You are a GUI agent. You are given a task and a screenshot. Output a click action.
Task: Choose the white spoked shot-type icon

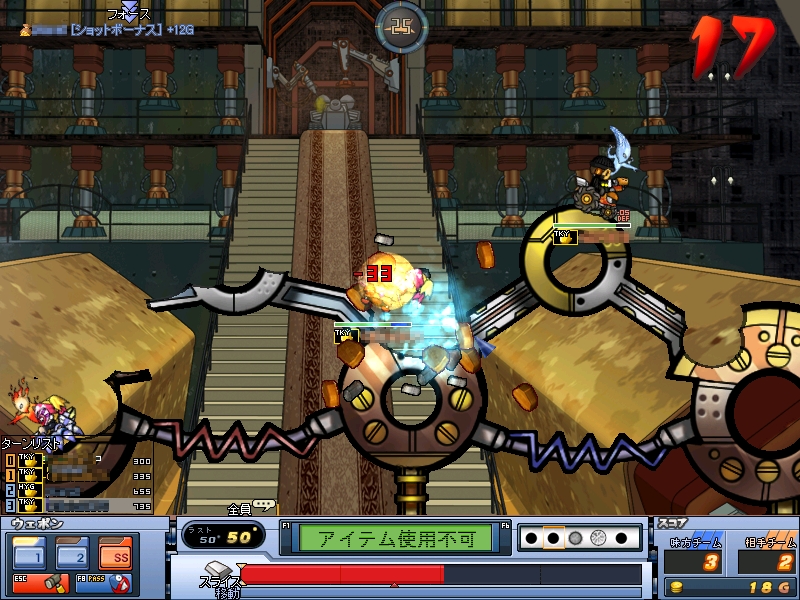(598, 538)
